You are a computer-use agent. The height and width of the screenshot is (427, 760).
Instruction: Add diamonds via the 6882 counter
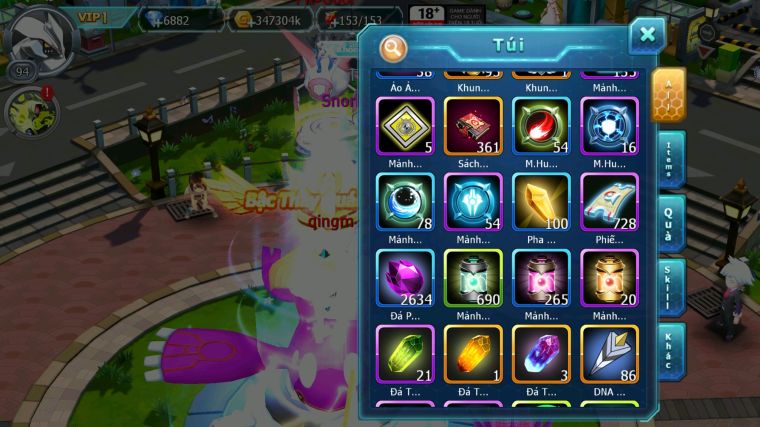tap(180, 19)
